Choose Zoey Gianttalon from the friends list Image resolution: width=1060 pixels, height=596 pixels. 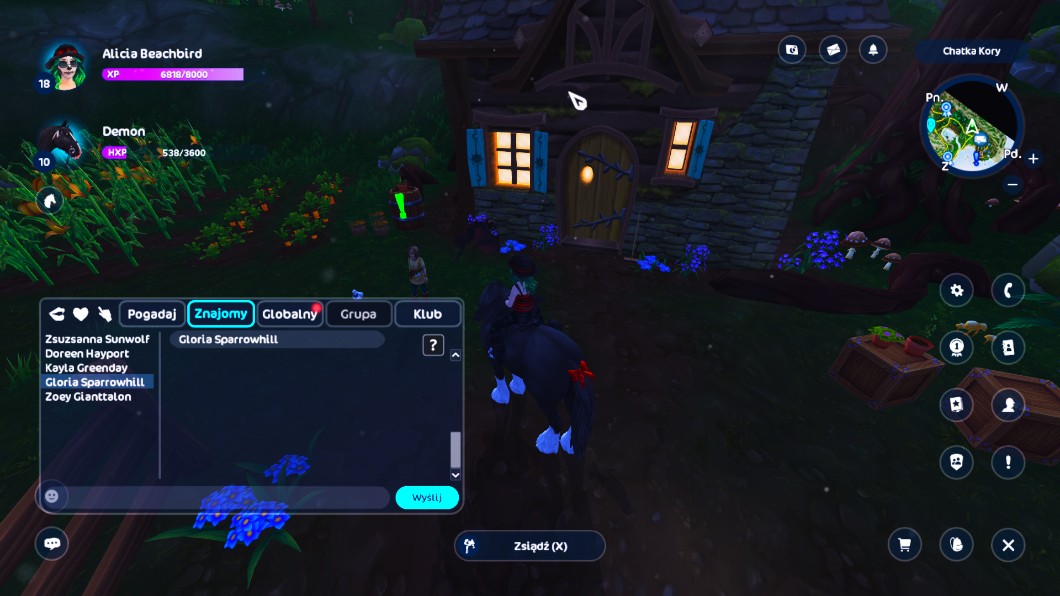click(x=88, y=397)
